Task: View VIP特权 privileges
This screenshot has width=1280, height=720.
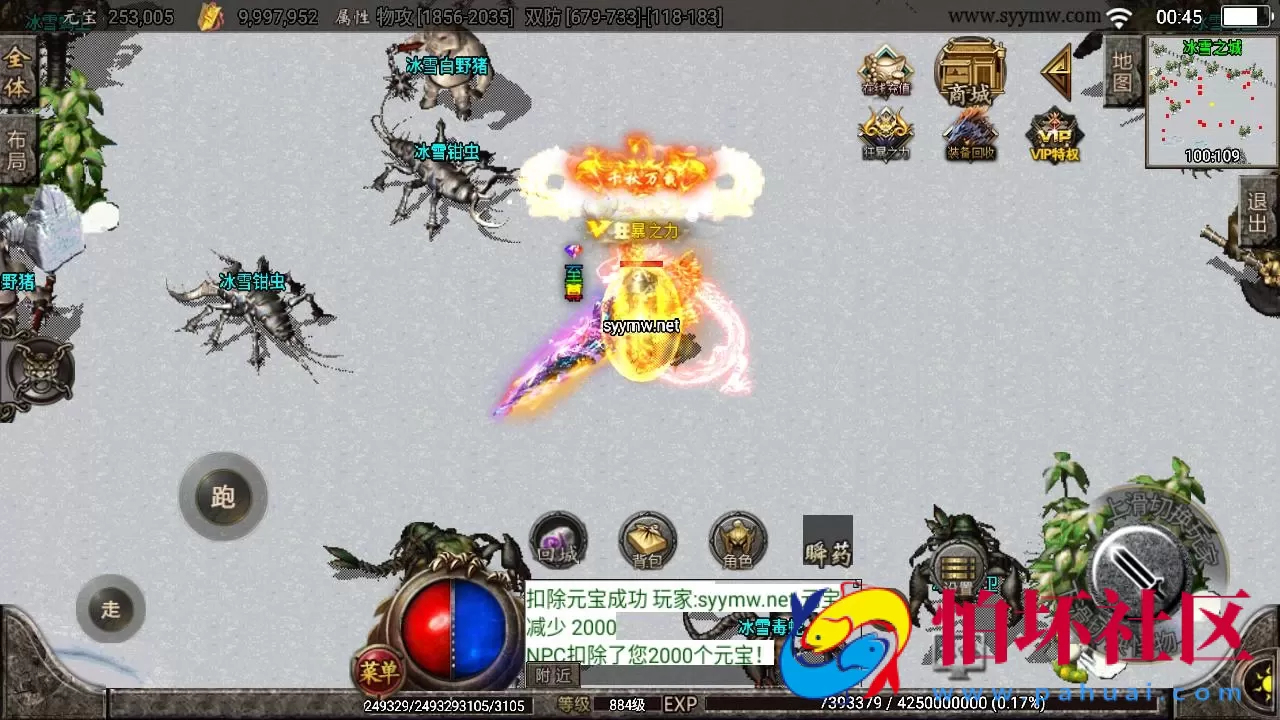Action: (x=1054, y=135)
